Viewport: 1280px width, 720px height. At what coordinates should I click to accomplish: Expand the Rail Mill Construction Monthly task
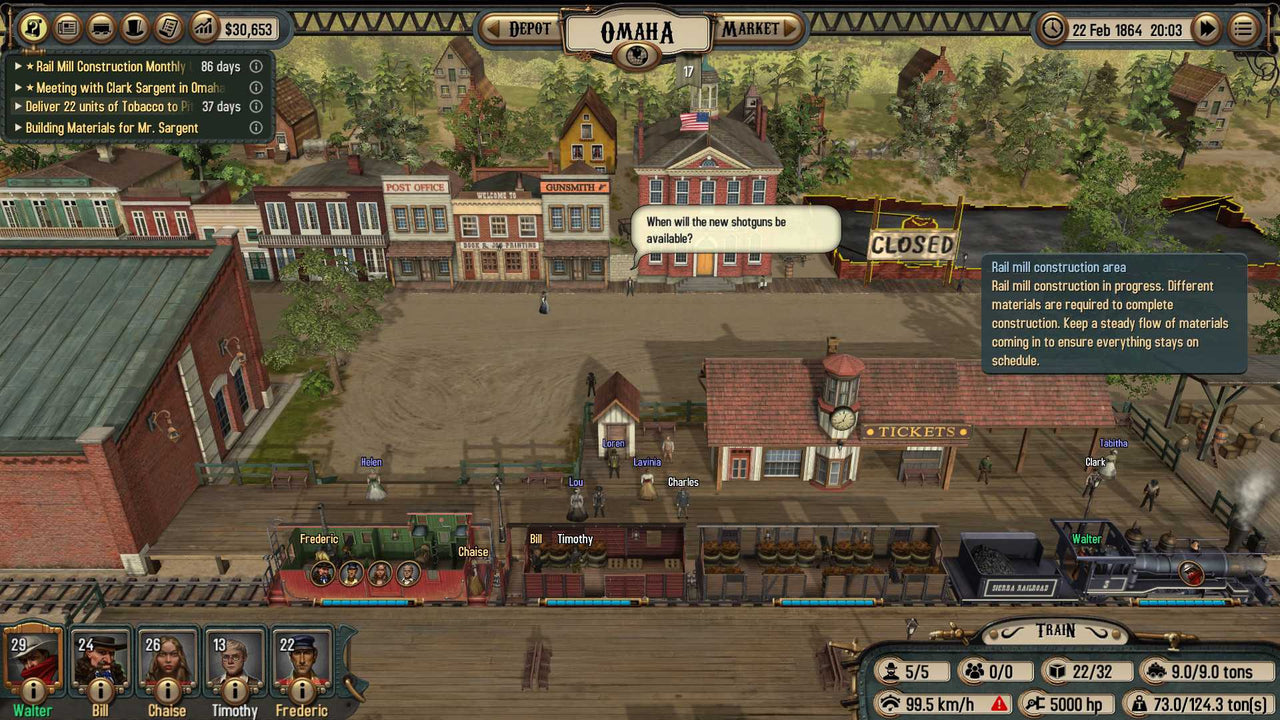click(x=18, y=66)
